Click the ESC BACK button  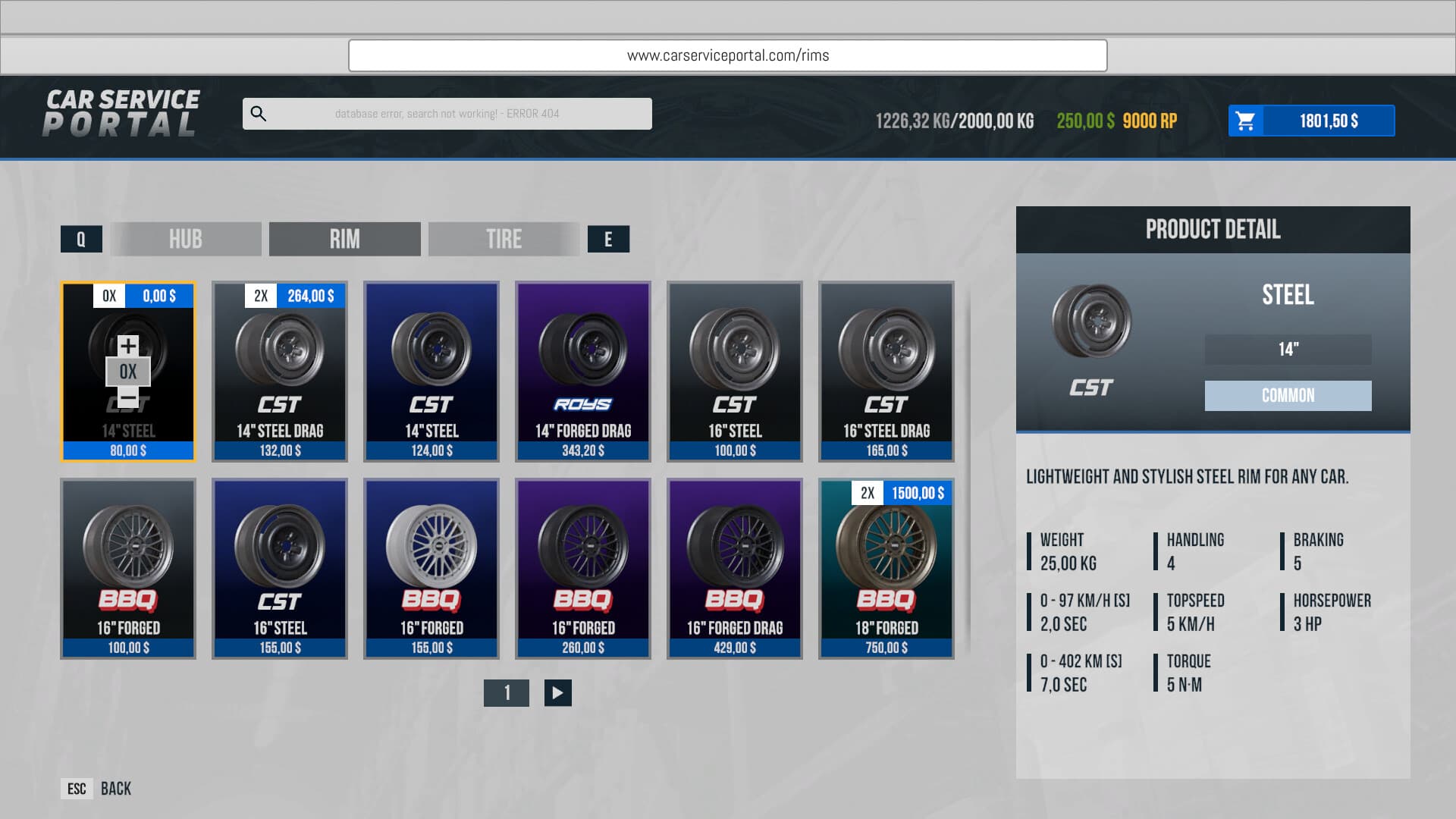(x=95, y=789)
